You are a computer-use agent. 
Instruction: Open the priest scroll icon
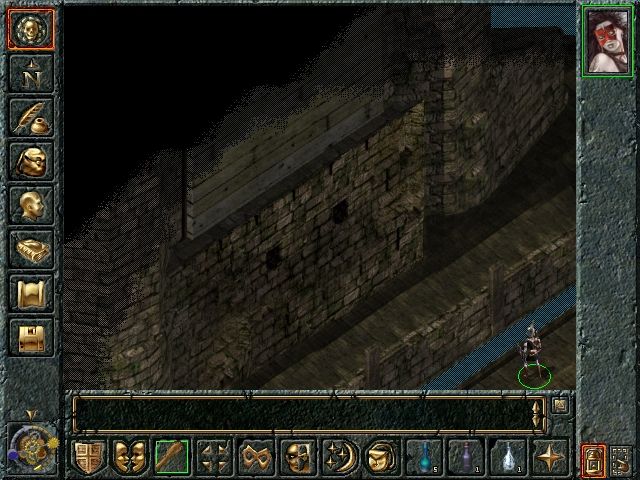pyautogui.click(x=30, y=293)
